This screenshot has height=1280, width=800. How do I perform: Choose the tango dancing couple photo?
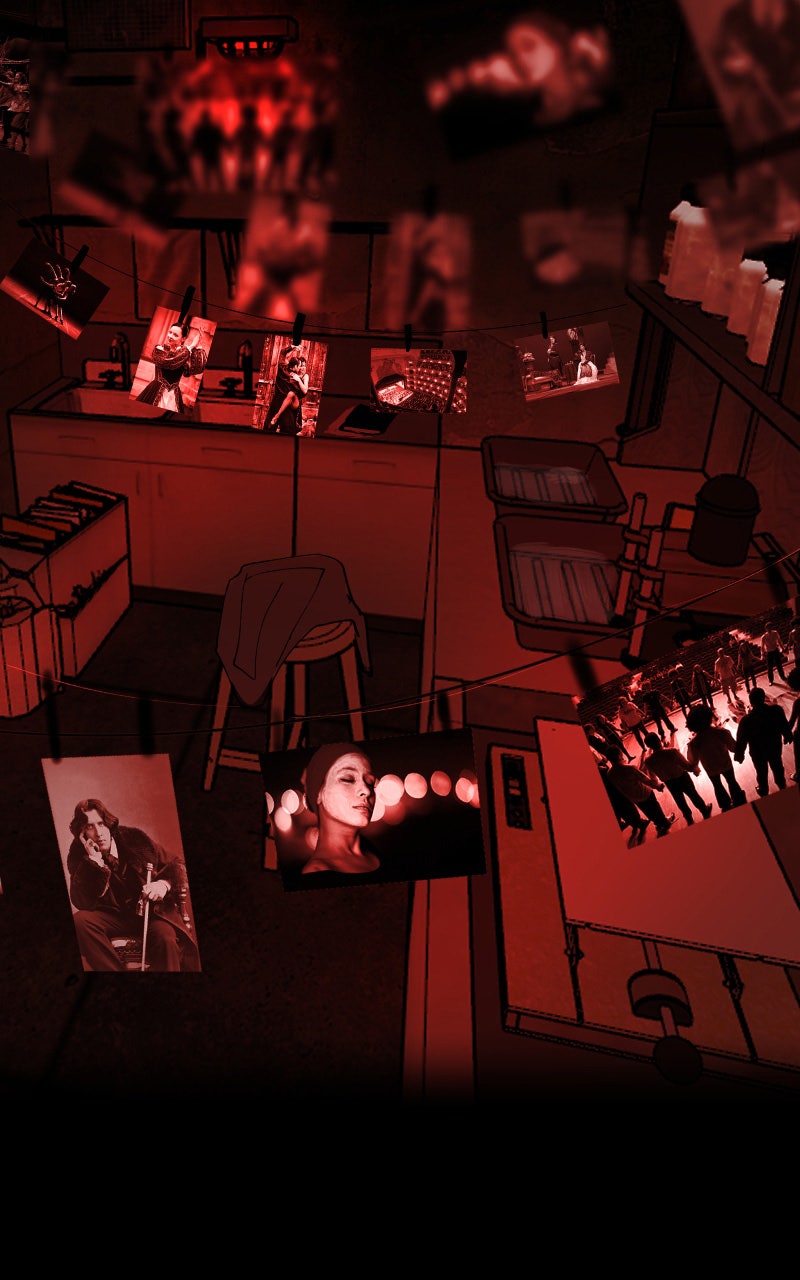pyautogui.click(x=290, y=384)
